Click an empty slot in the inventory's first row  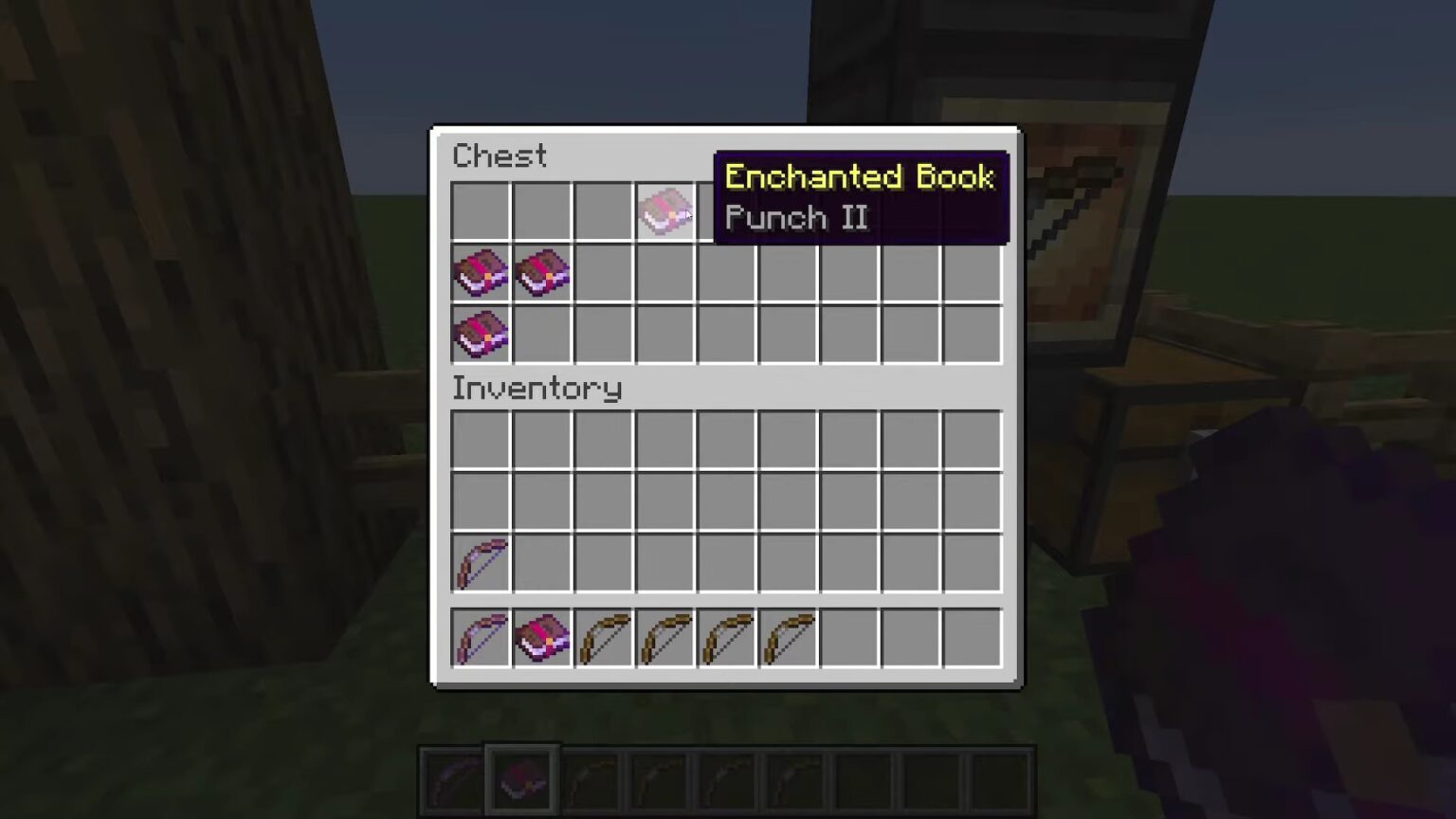point(603,438)
